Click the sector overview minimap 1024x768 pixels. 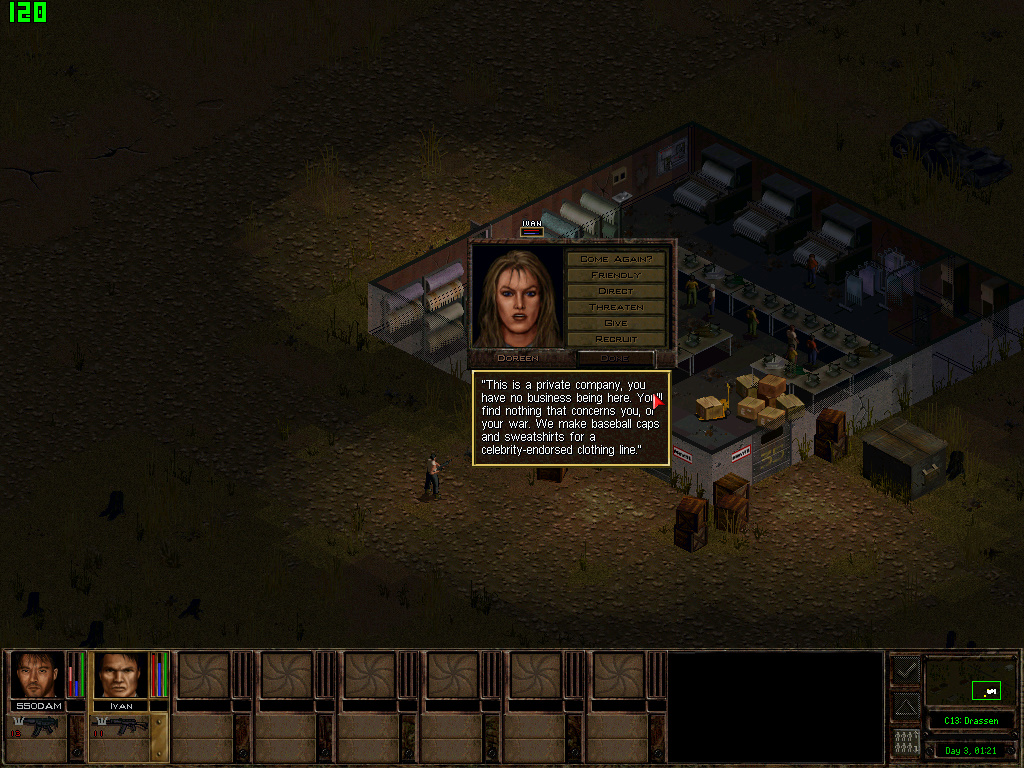click(971, 683)
